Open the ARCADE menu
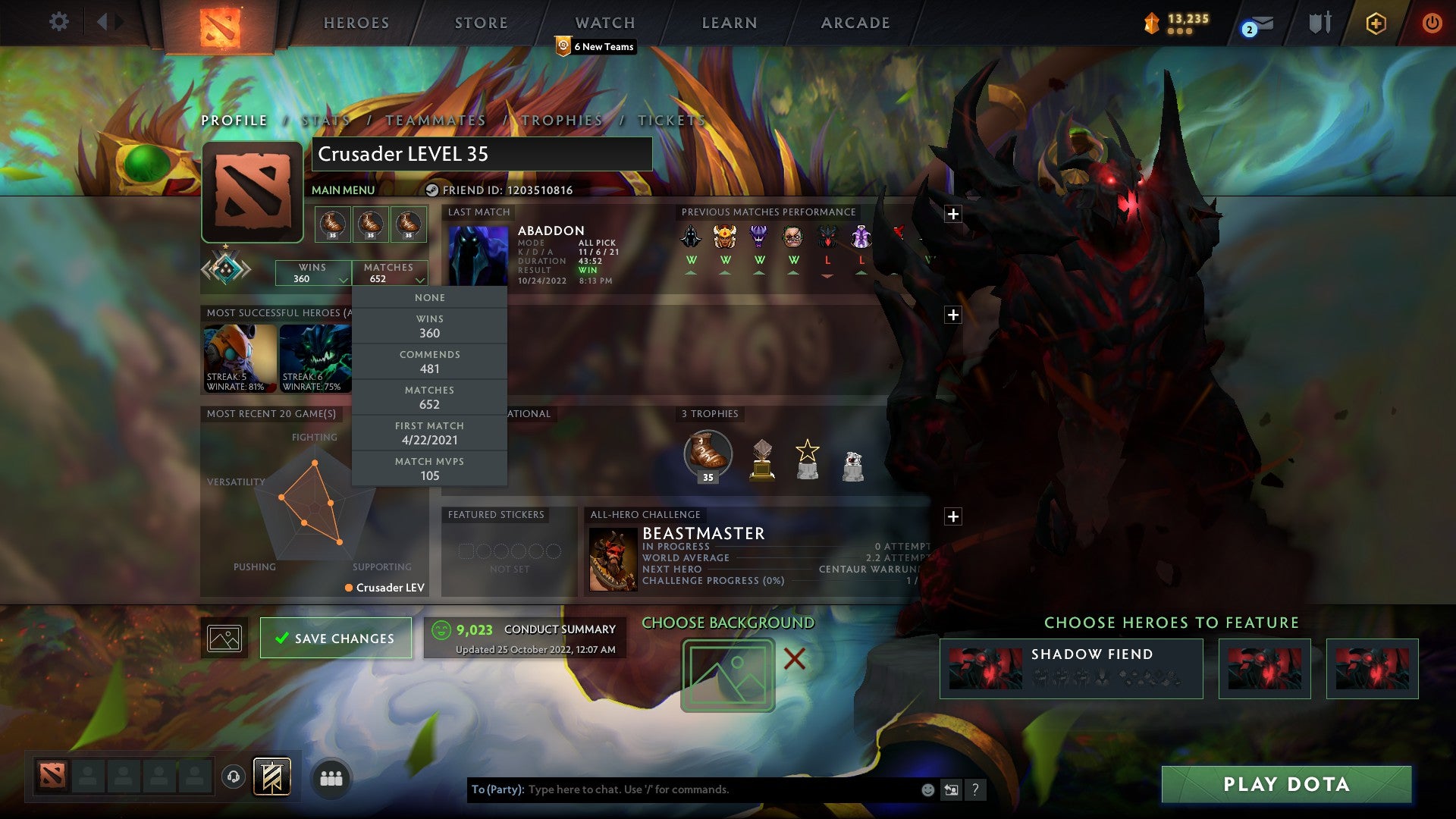The height and width of the screenshot is (819, 1456). 854,22
